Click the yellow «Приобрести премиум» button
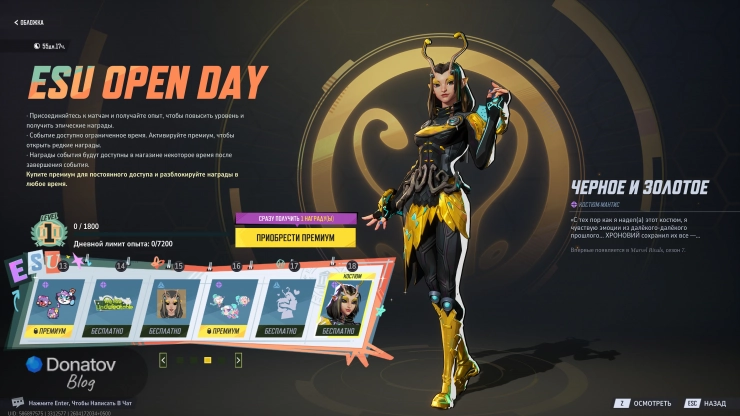Viewport: 740px width, 416px height. (297, 237)
